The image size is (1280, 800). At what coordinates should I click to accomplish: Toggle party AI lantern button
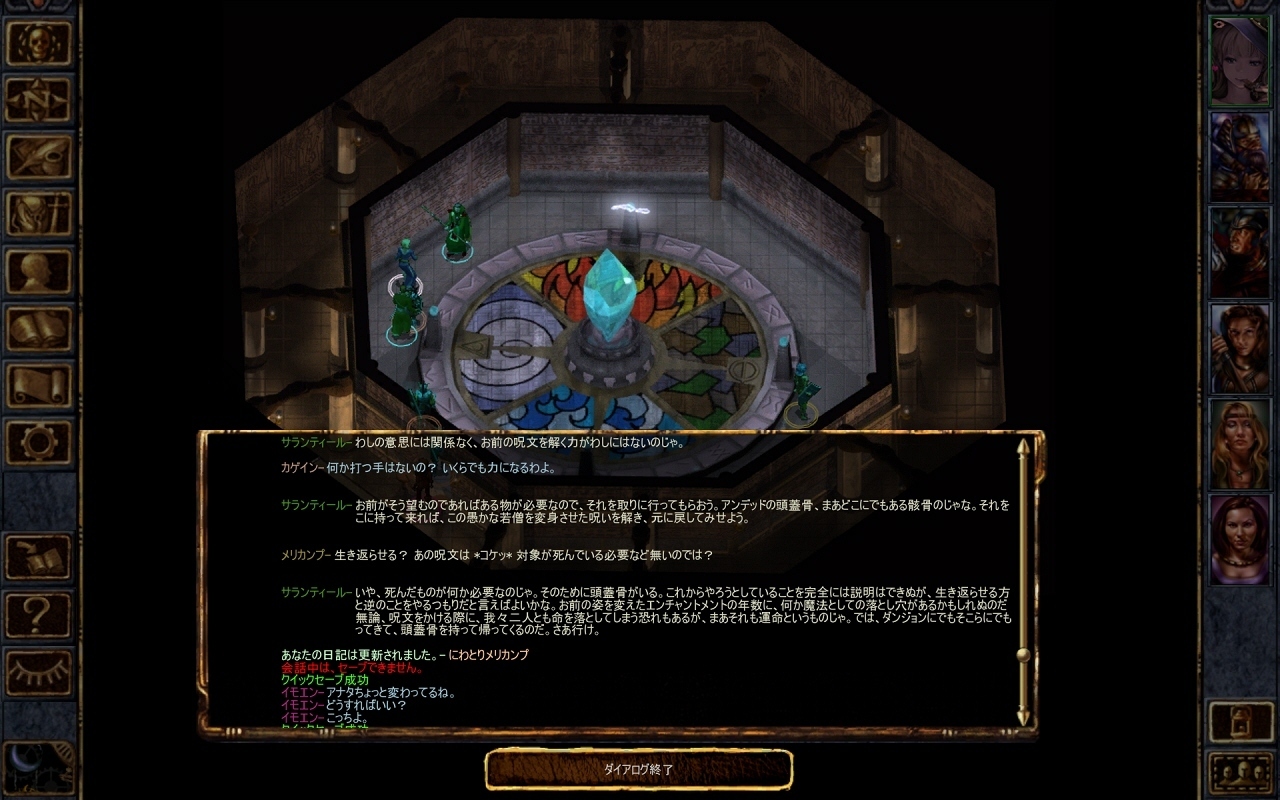[x=1241, y=721]
